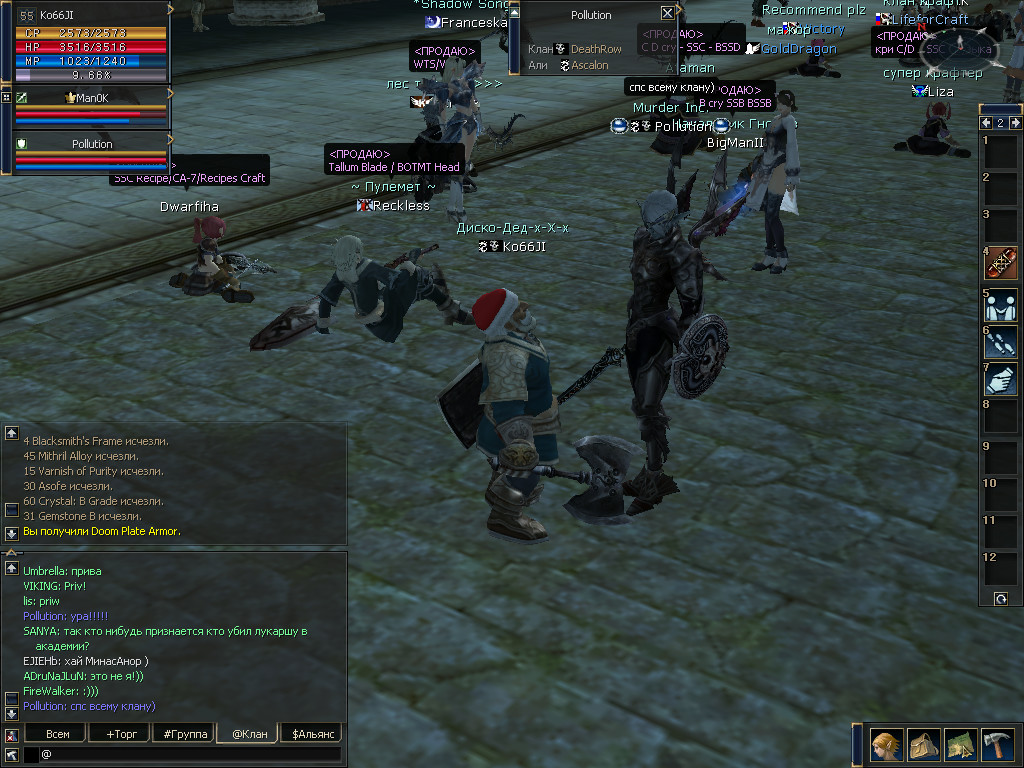Activate the slot 6 hotbar action
The height and width of the screenshot is (768, 1024).
(x=1001, y=342)
